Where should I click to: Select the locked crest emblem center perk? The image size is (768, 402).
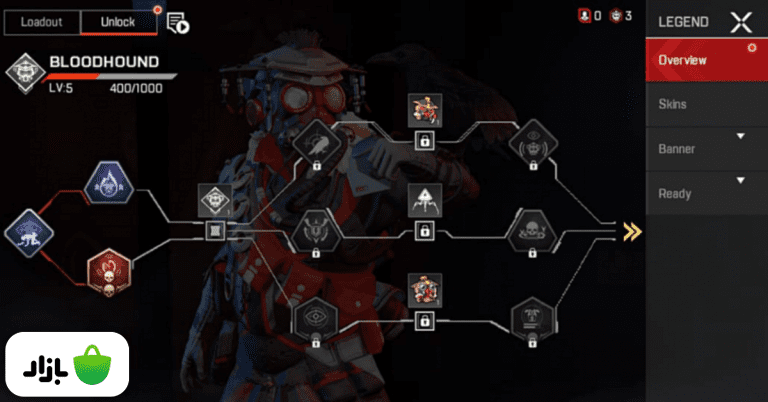[316, 231]
